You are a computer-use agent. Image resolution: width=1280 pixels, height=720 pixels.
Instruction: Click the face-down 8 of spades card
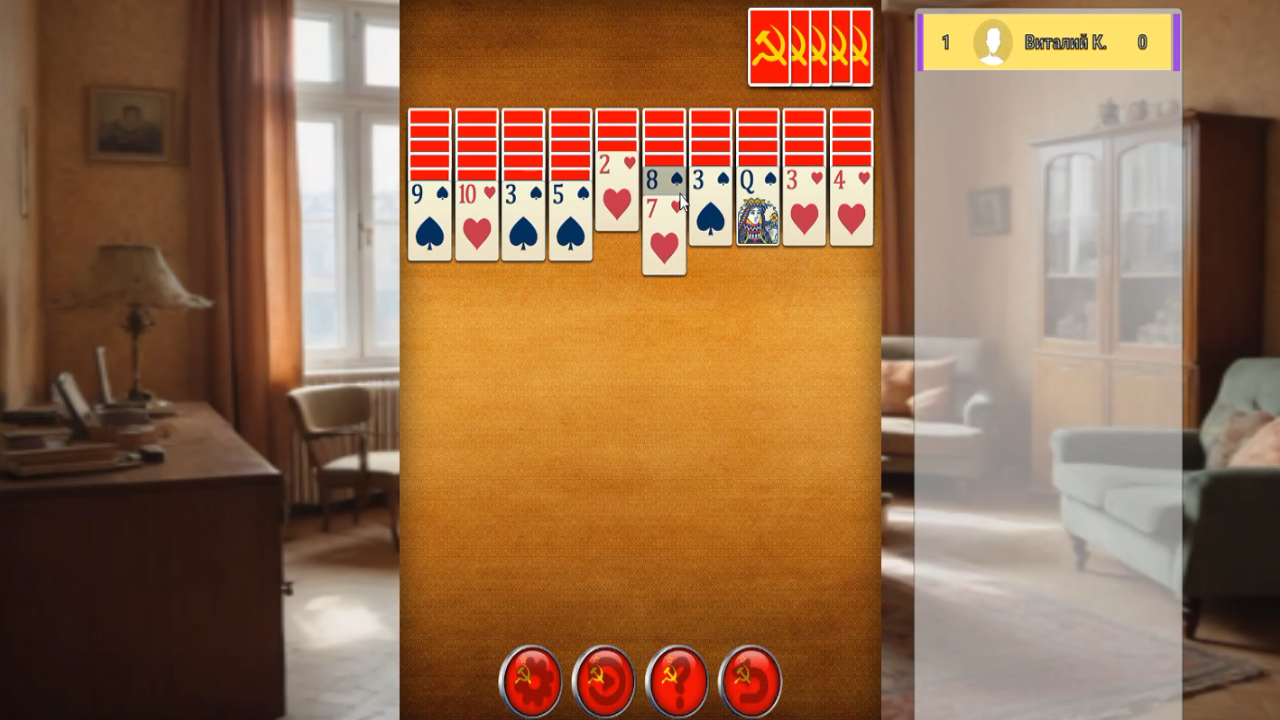[664, 182]
